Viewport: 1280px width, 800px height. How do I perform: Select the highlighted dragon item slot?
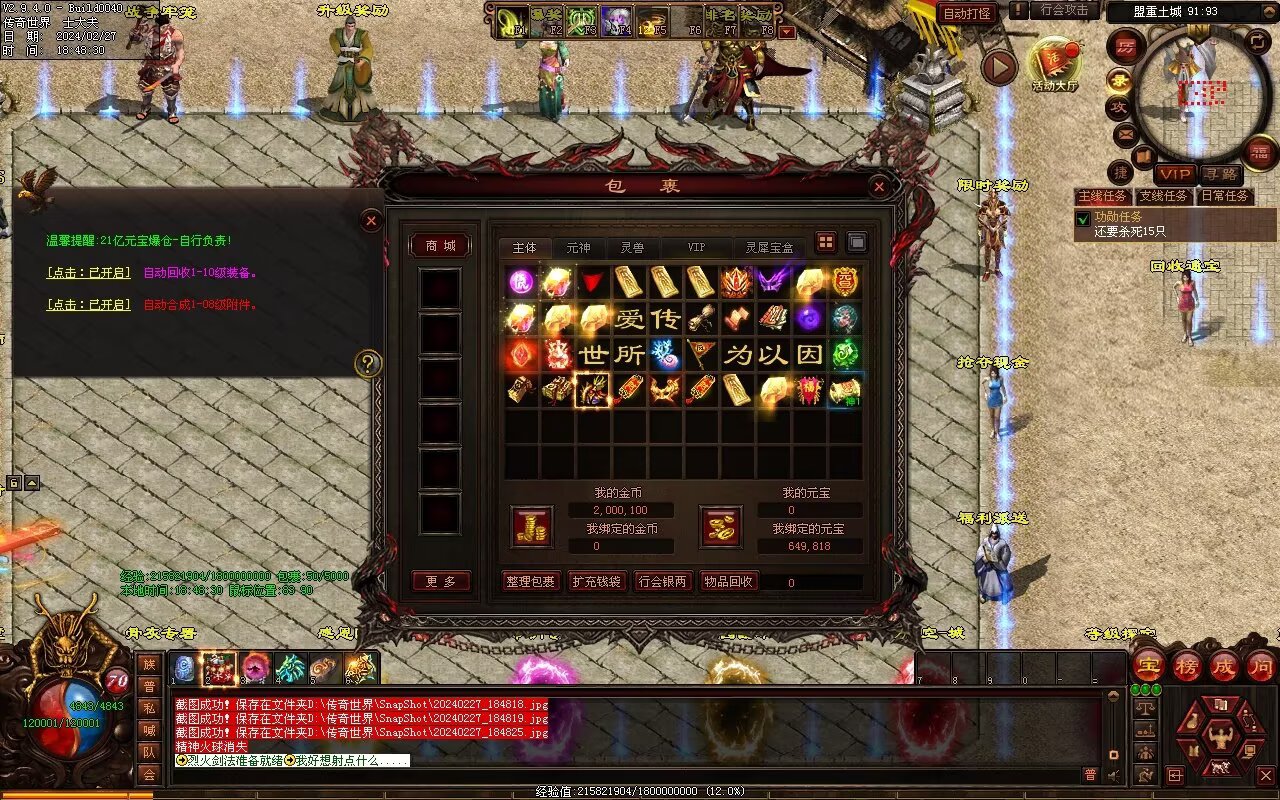(593, 390)
